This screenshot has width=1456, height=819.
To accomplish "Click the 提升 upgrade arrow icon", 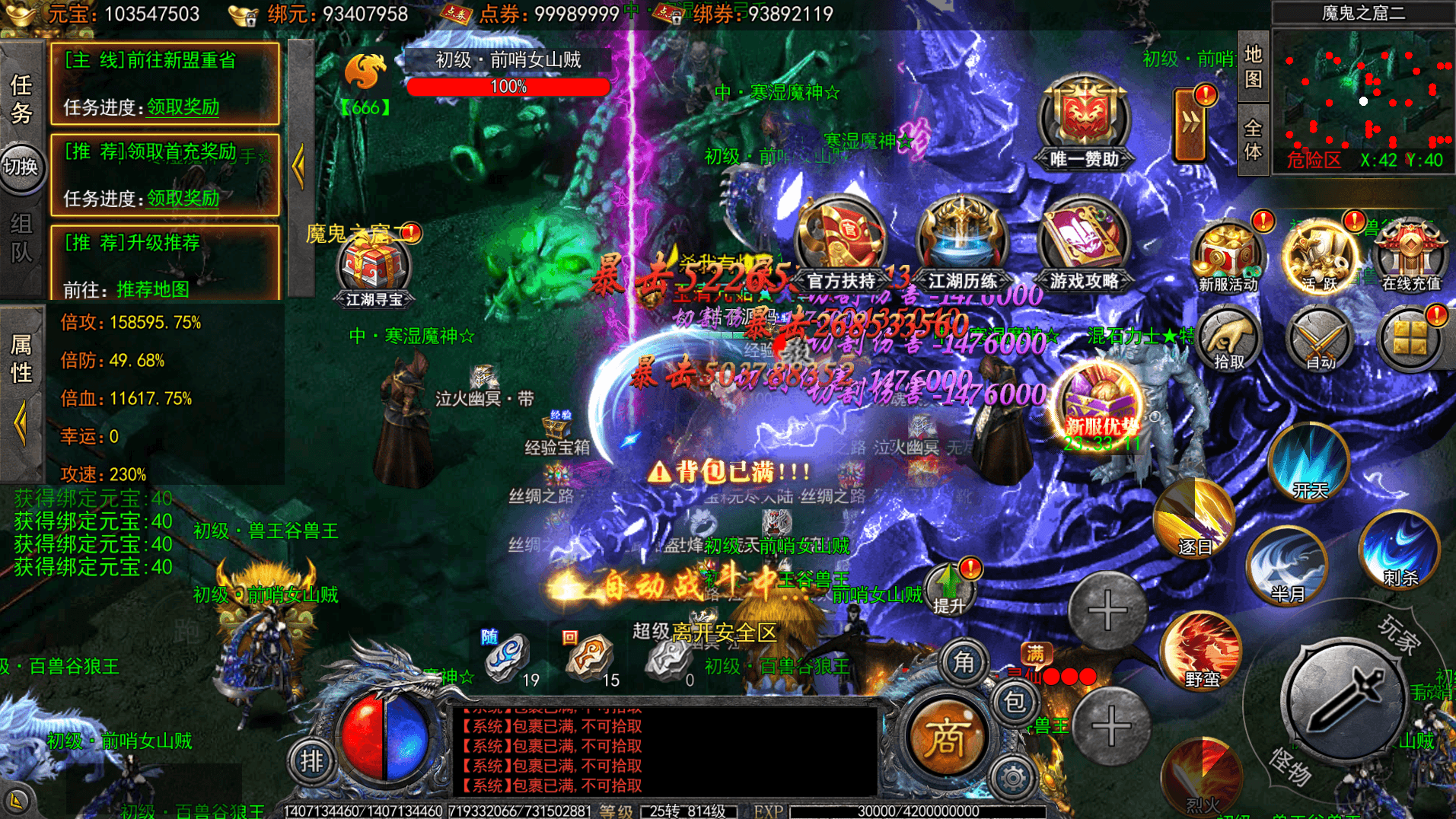I will (949, 588).
